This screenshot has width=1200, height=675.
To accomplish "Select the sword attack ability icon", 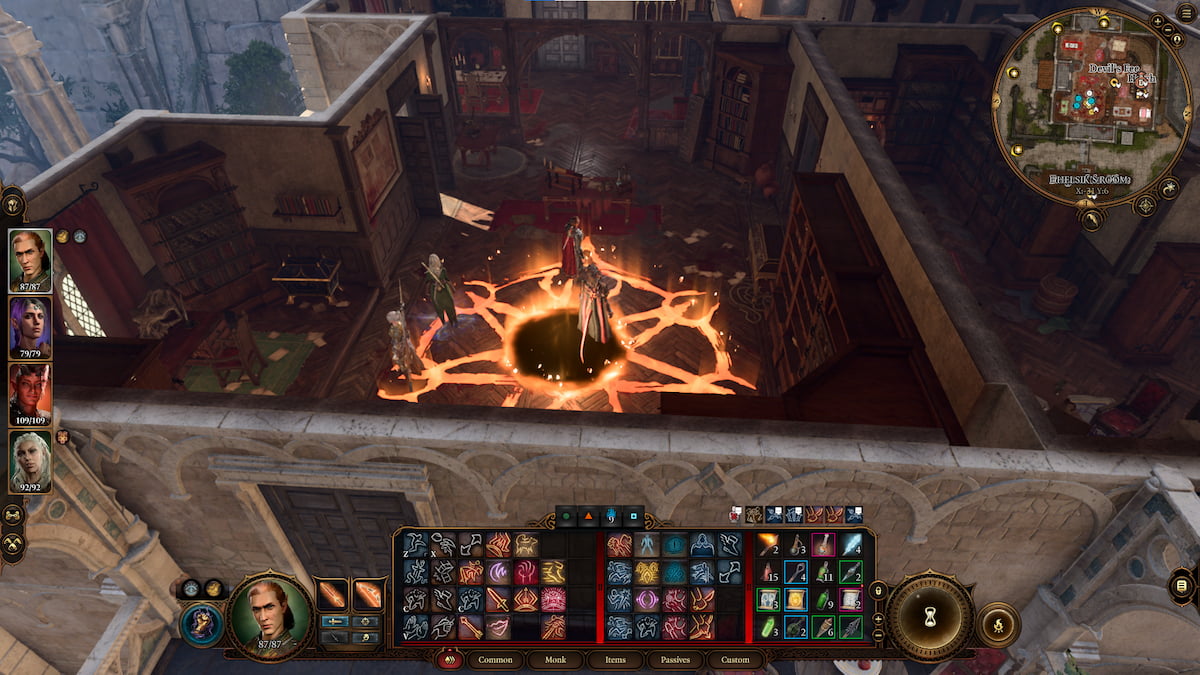I will pos(498,599).
